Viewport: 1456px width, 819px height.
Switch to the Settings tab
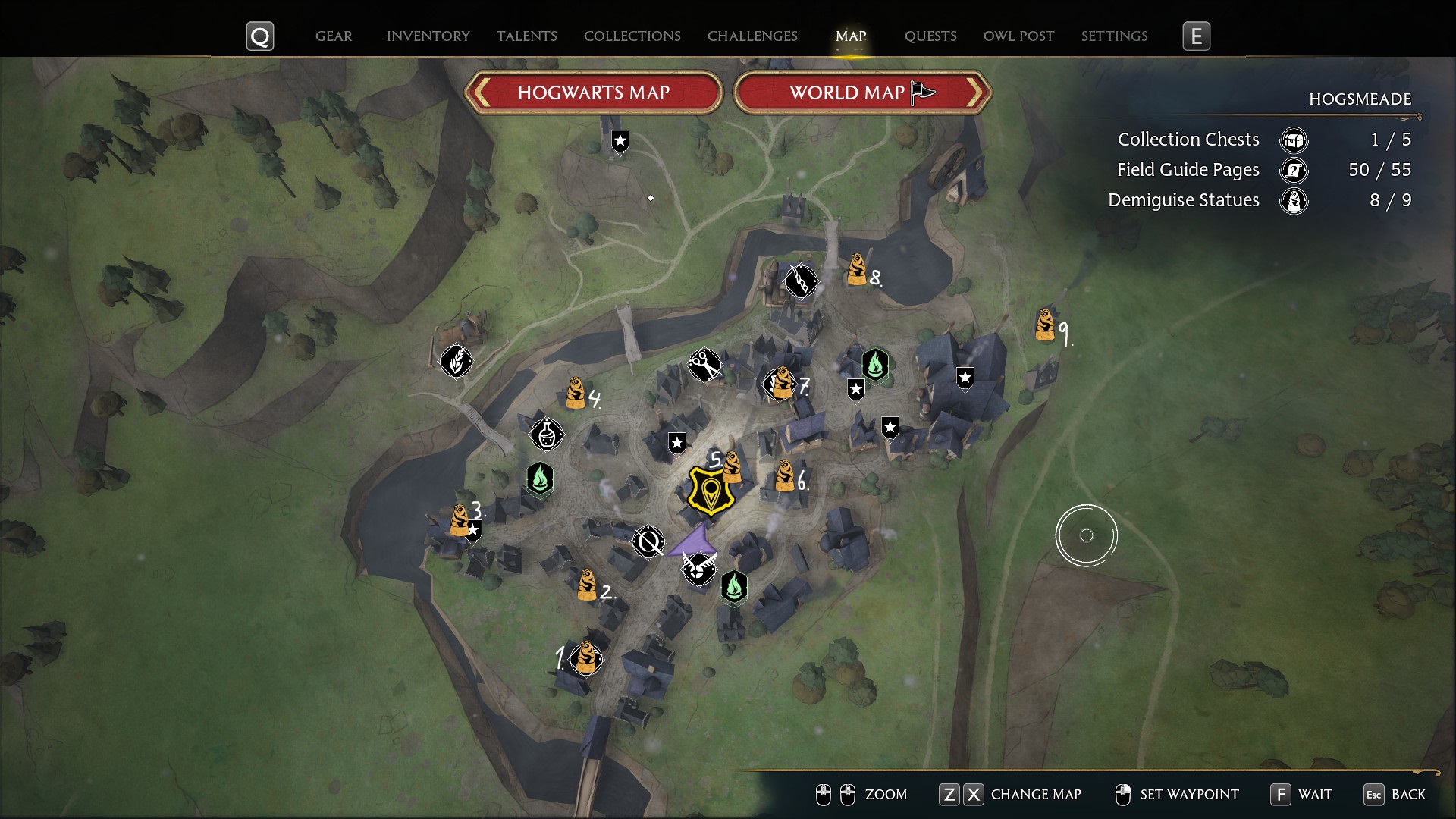[1114, 36]
